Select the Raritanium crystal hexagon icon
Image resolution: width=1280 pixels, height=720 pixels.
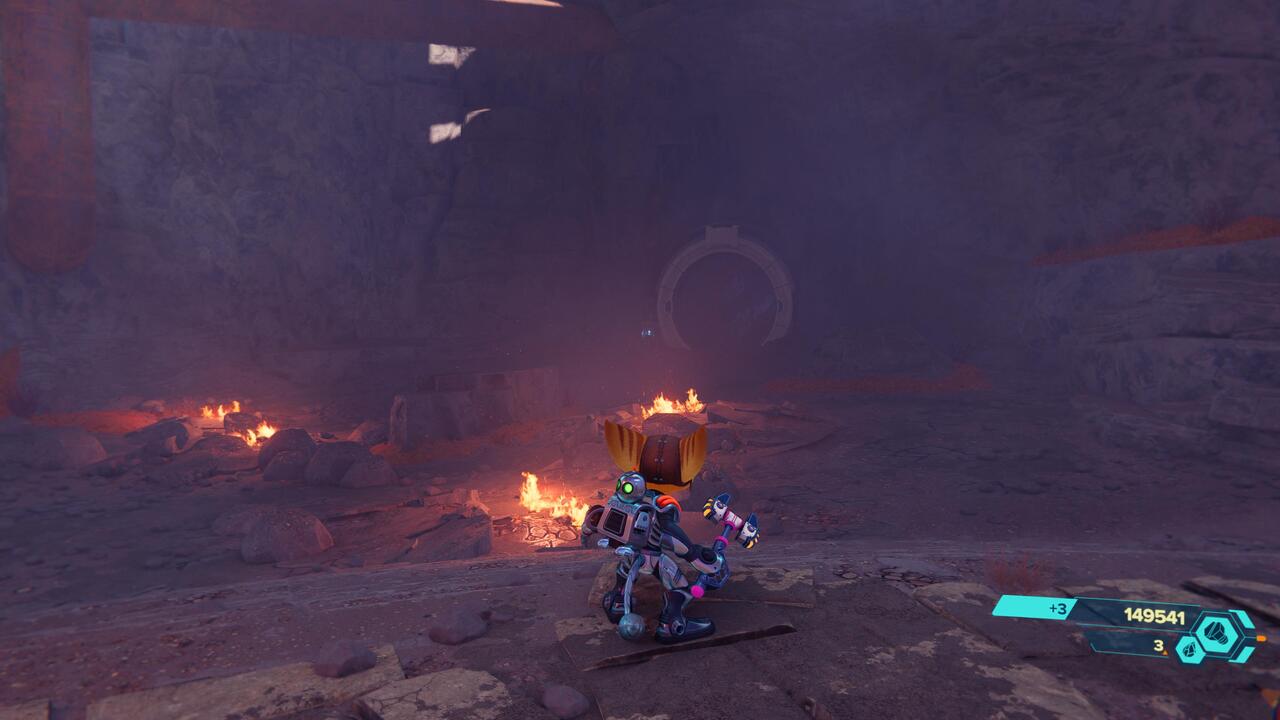1189,650
